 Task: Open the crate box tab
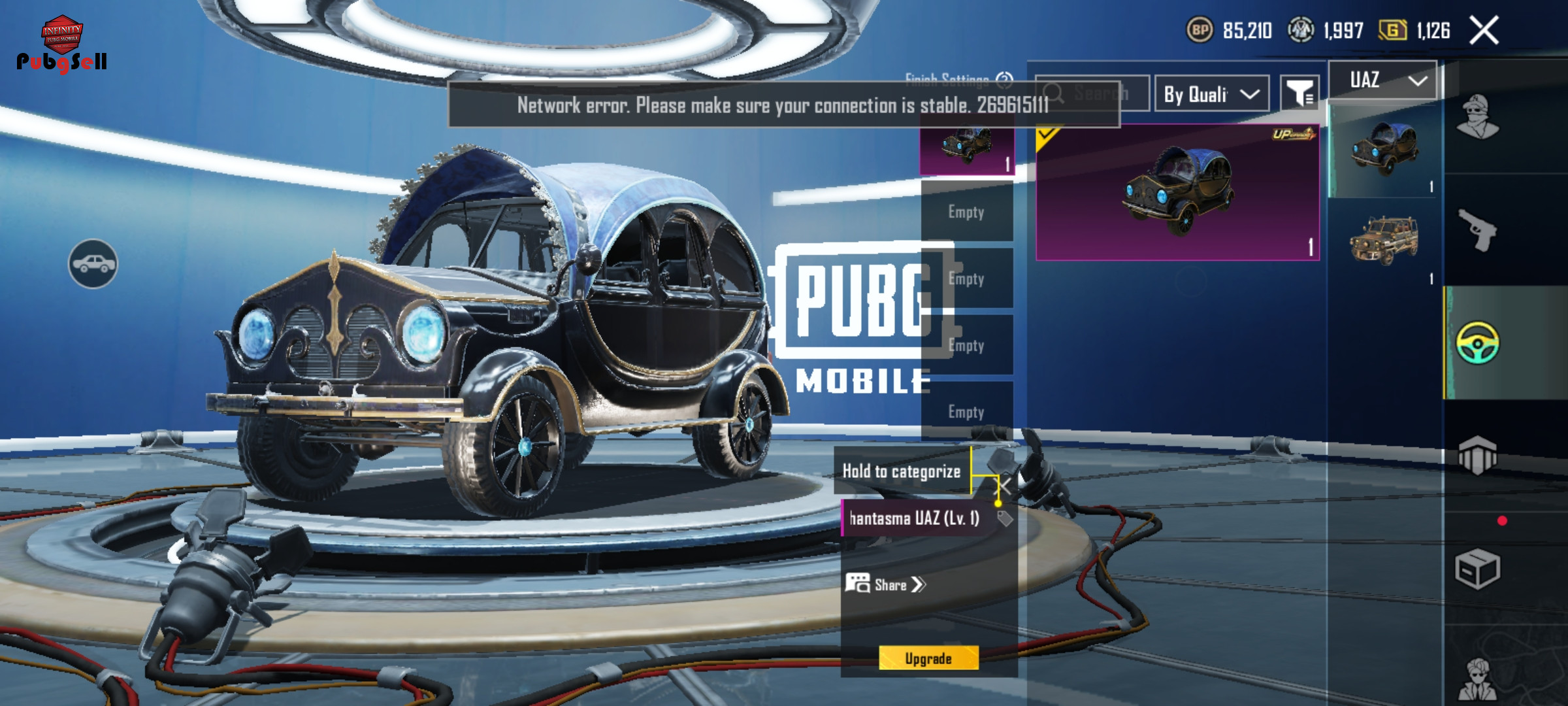coord(1478,569)
